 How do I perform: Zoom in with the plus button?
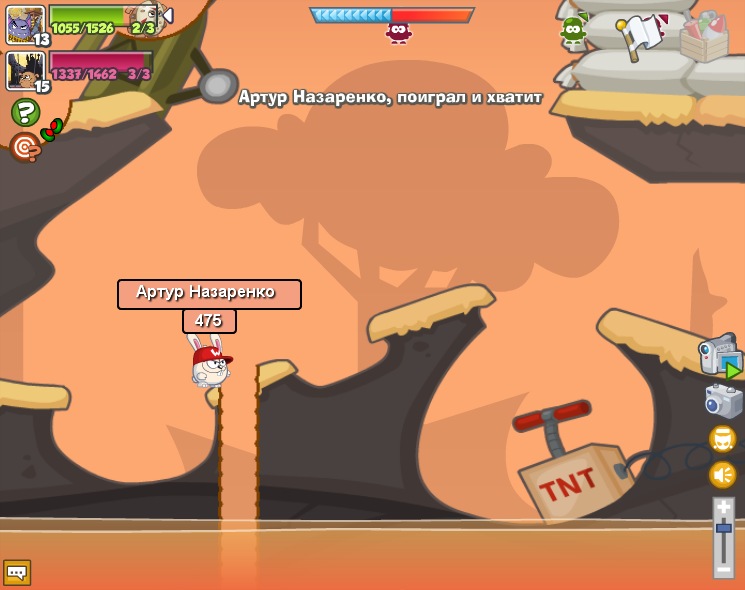click(723, 508)
